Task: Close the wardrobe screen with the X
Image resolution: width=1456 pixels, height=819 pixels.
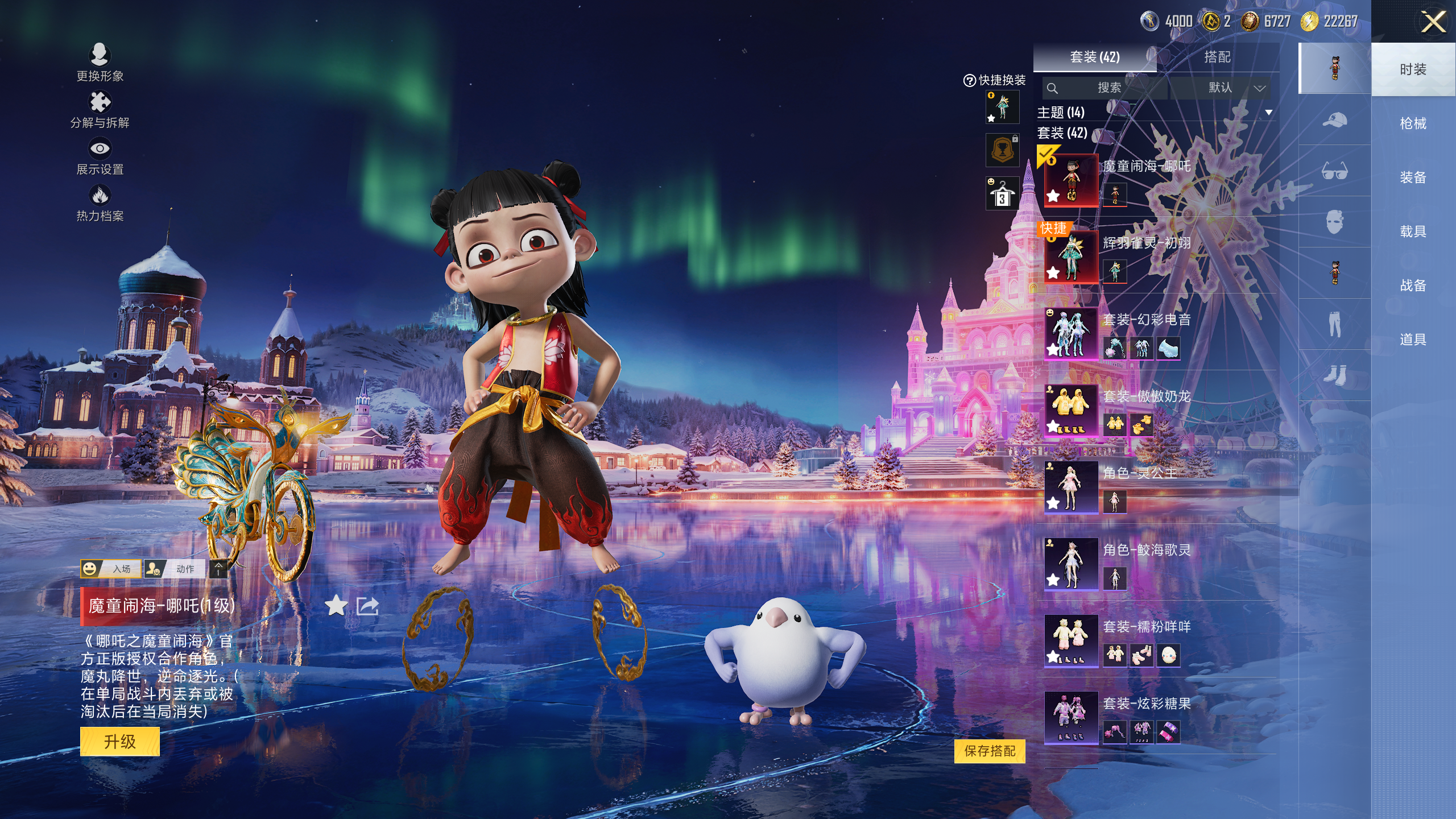Action: click(x=1433, y=23)
